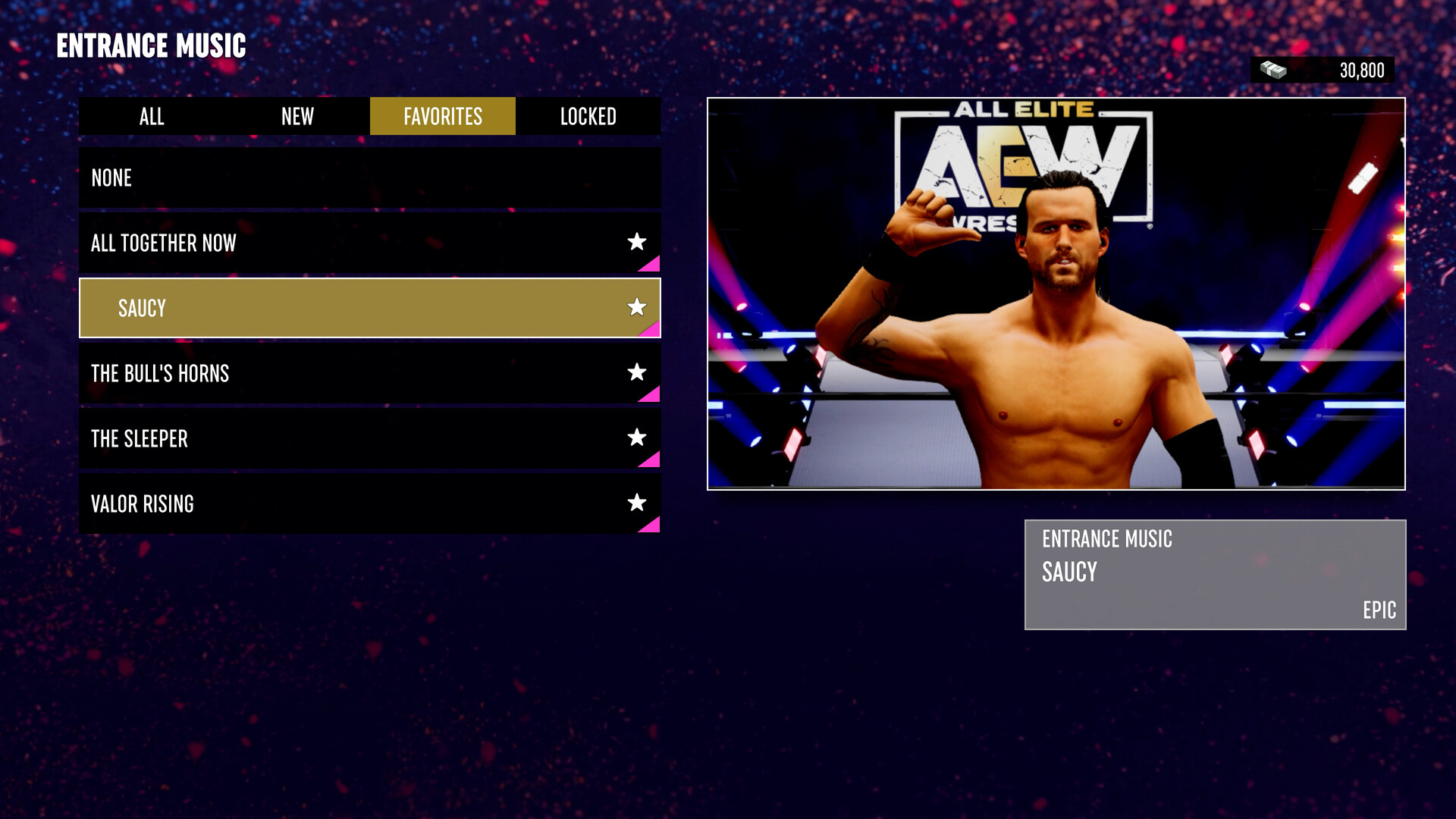Screen dimensions: 1456x819
Task: Click the cash stack icon beside the 30,800 balance
Action: pyautogui.click(x=1273, y=70)
